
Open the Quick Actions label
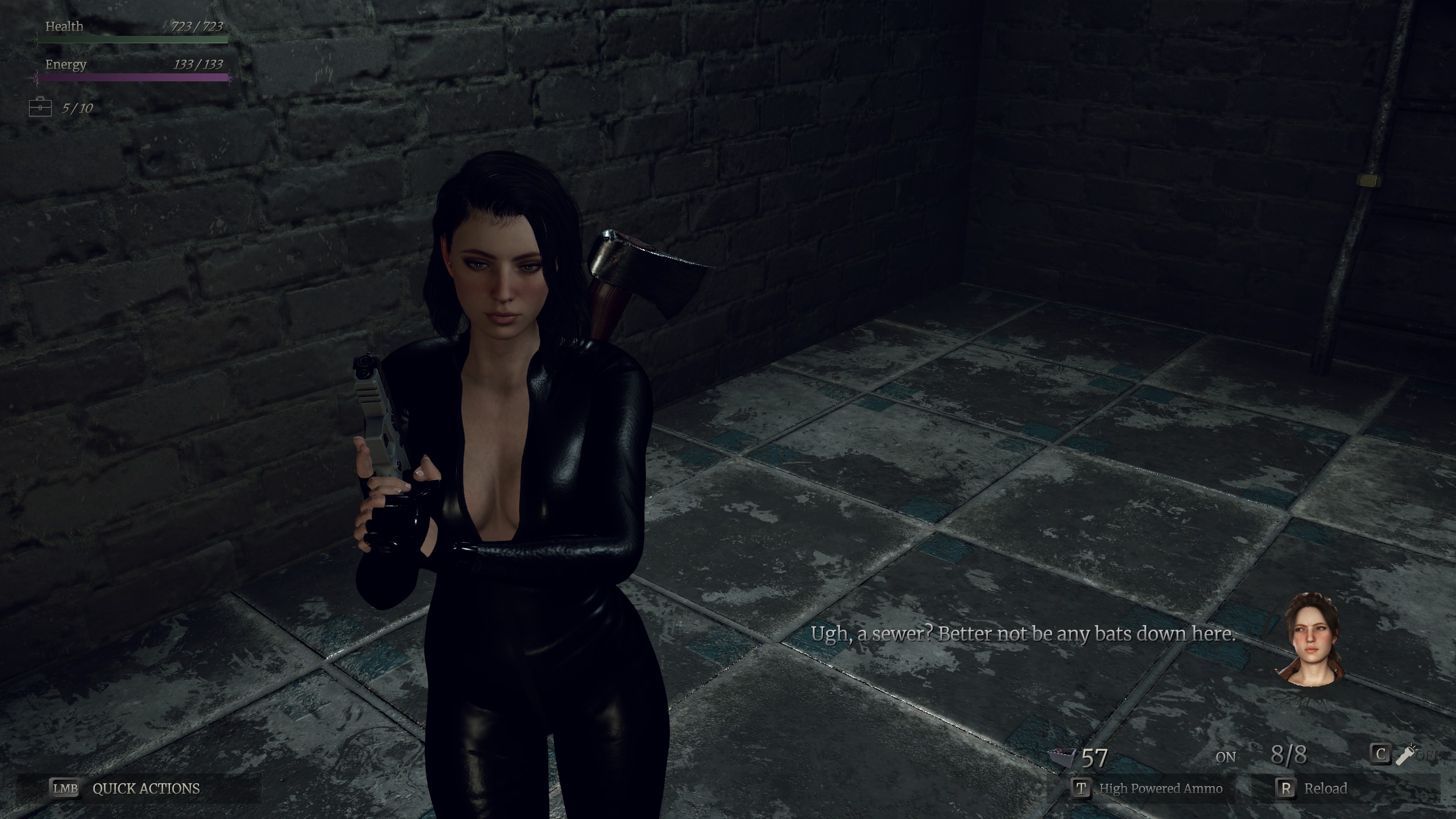pos(146,788)
